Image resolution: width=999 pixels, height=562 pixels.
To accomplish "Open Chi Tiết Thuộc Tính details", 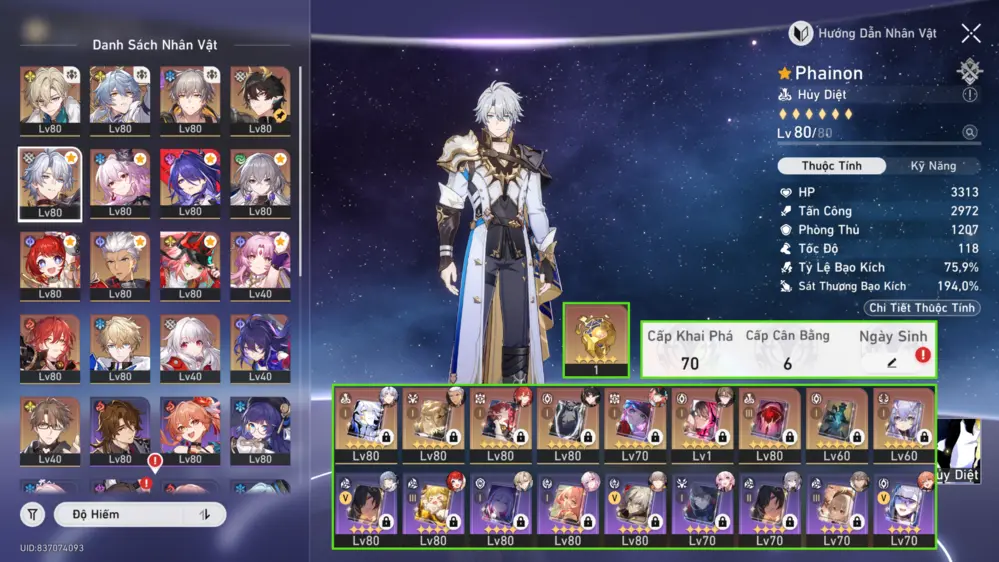I will (921, 308).
